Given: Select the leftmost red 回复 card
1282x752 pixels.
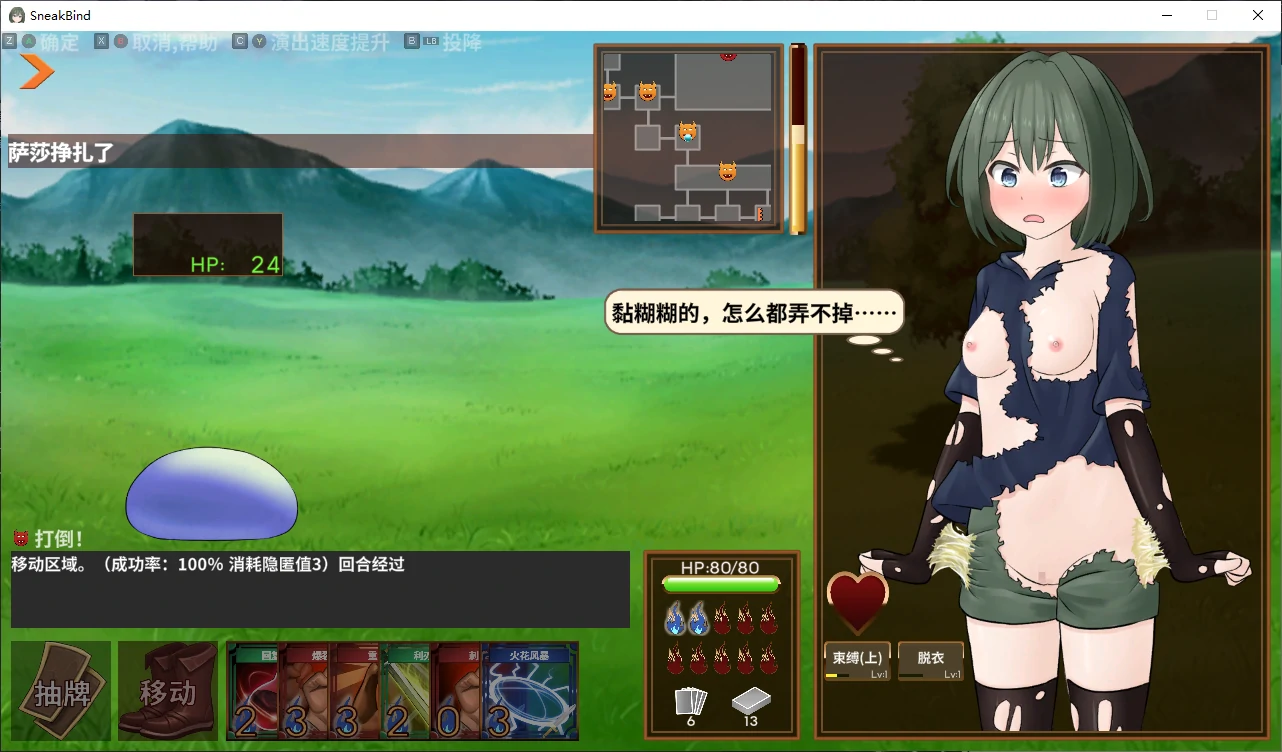Looking at the screenshot, I should point(253,690).
